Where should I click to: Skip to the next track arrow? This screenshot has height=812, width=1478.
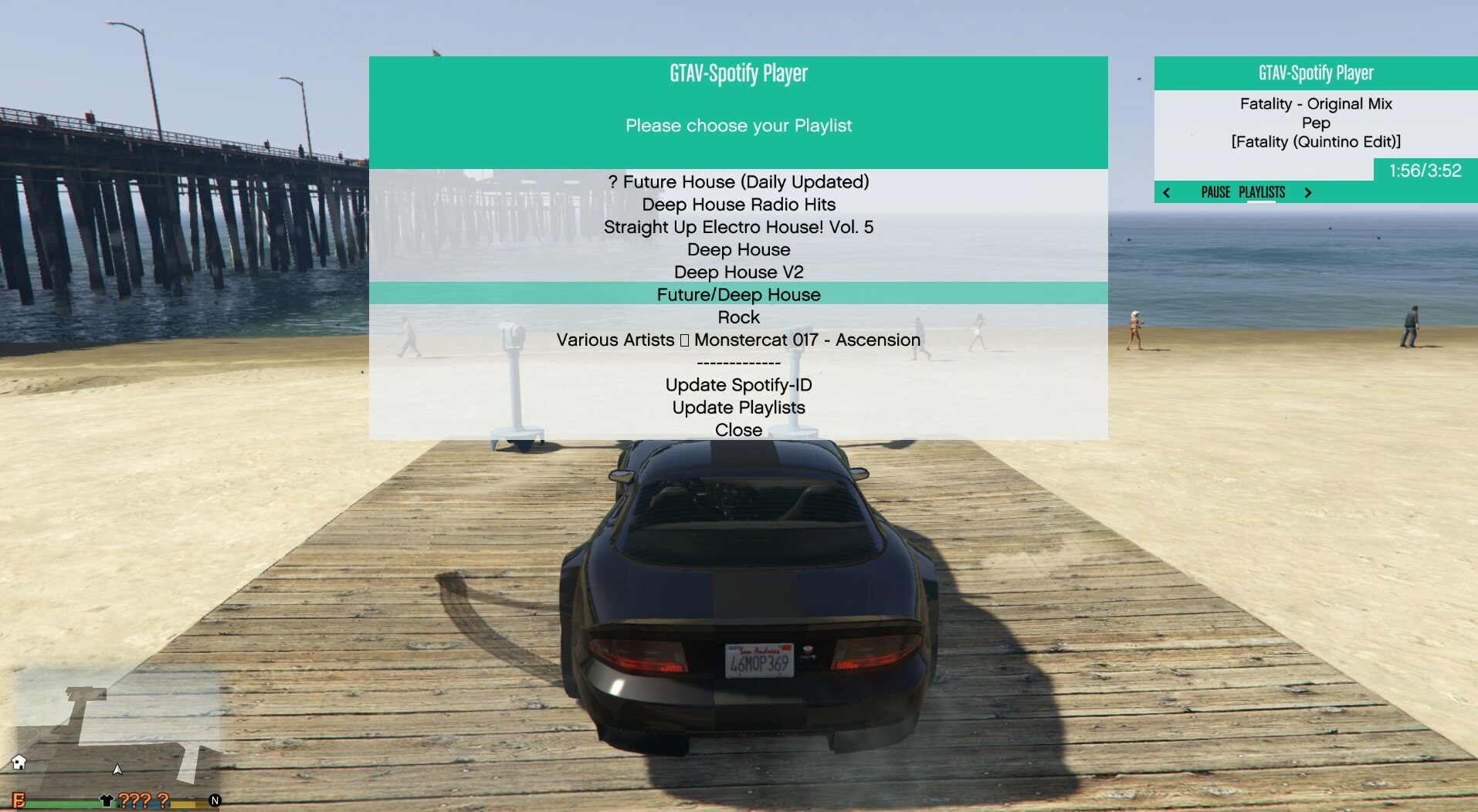click(x=1307, y=192)
